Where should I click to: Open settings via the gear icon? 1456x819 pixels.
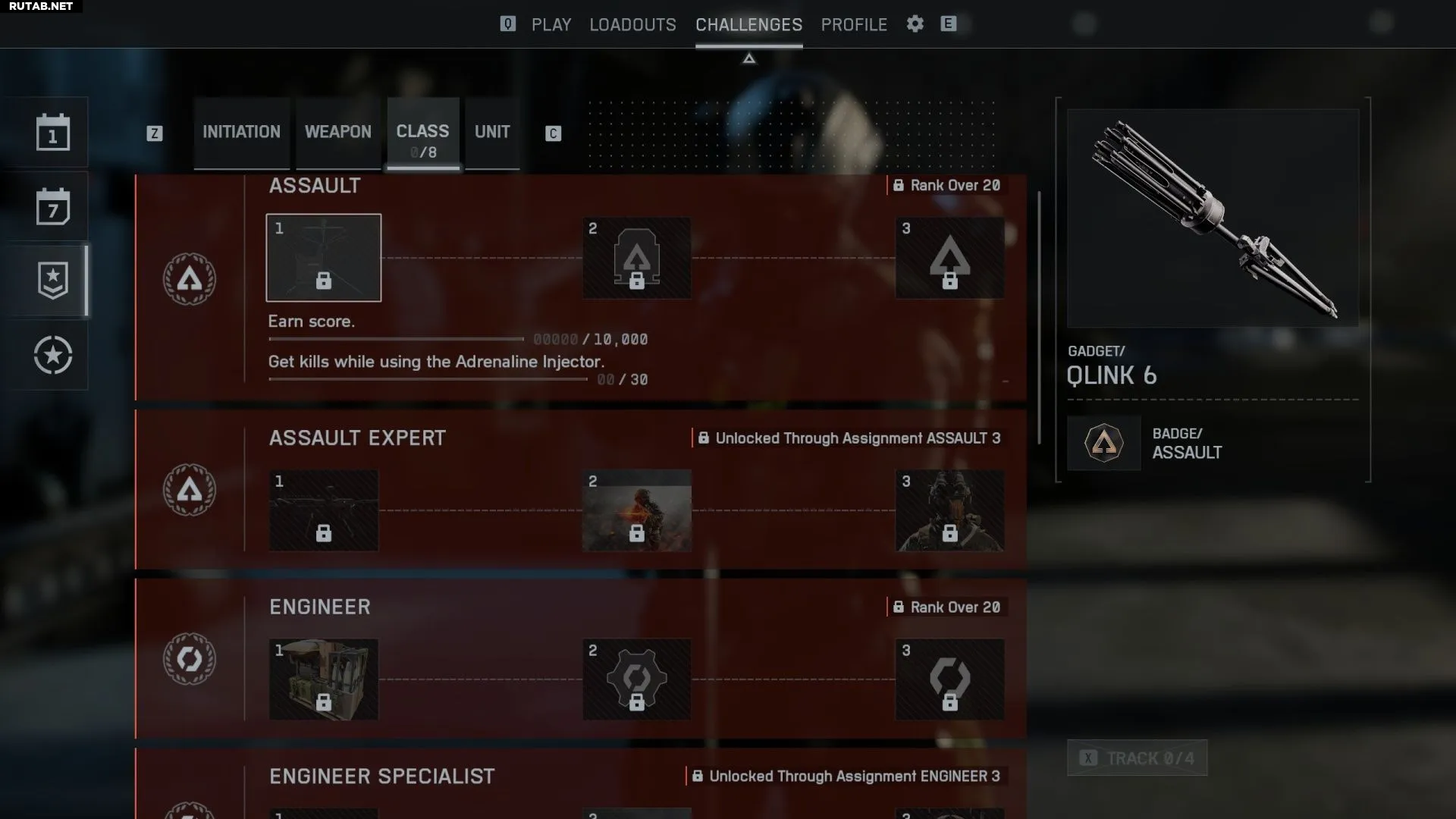click(915, 24)
